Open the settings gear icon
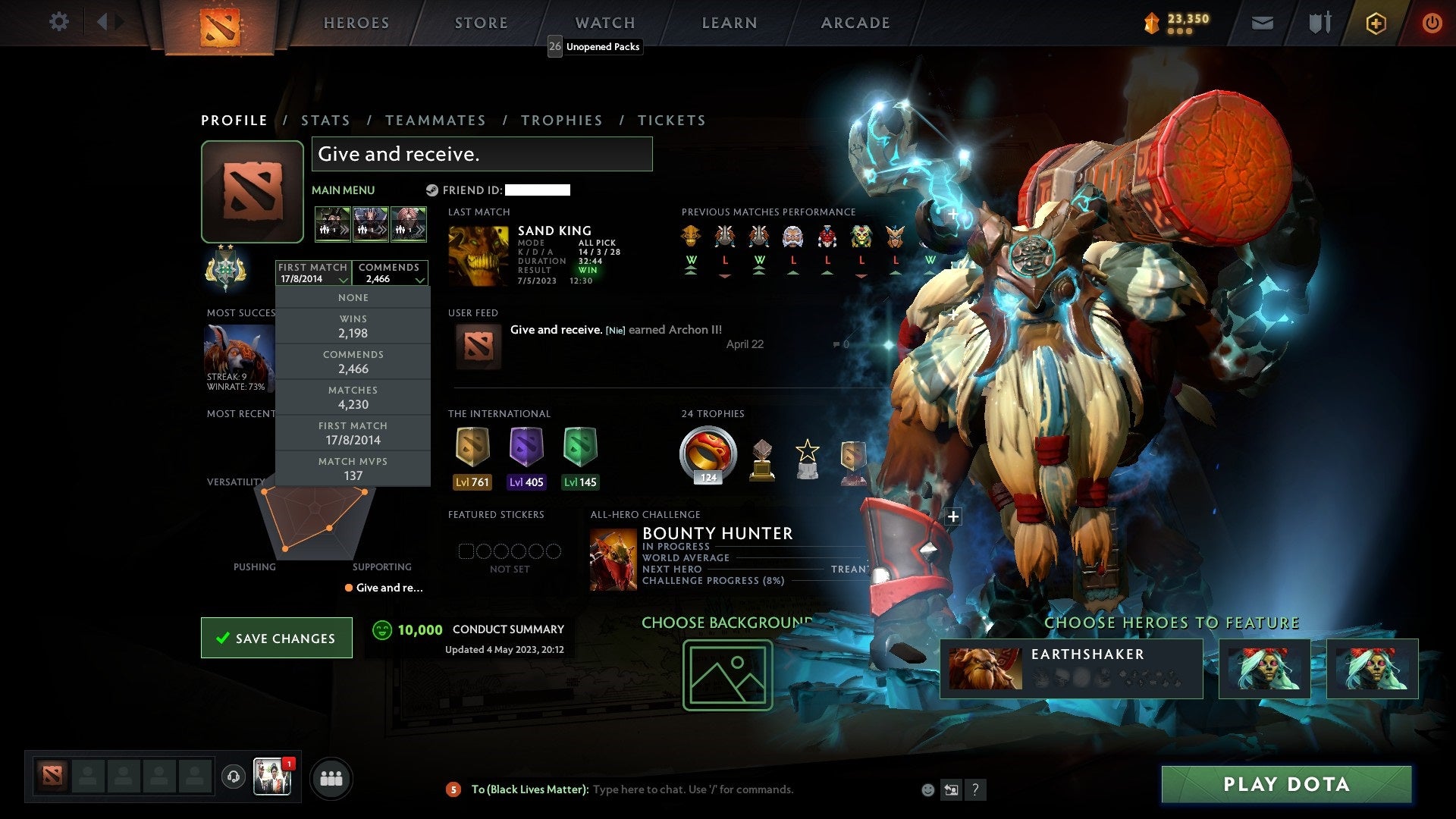The image size is (1456, 819). click(58, 22)
